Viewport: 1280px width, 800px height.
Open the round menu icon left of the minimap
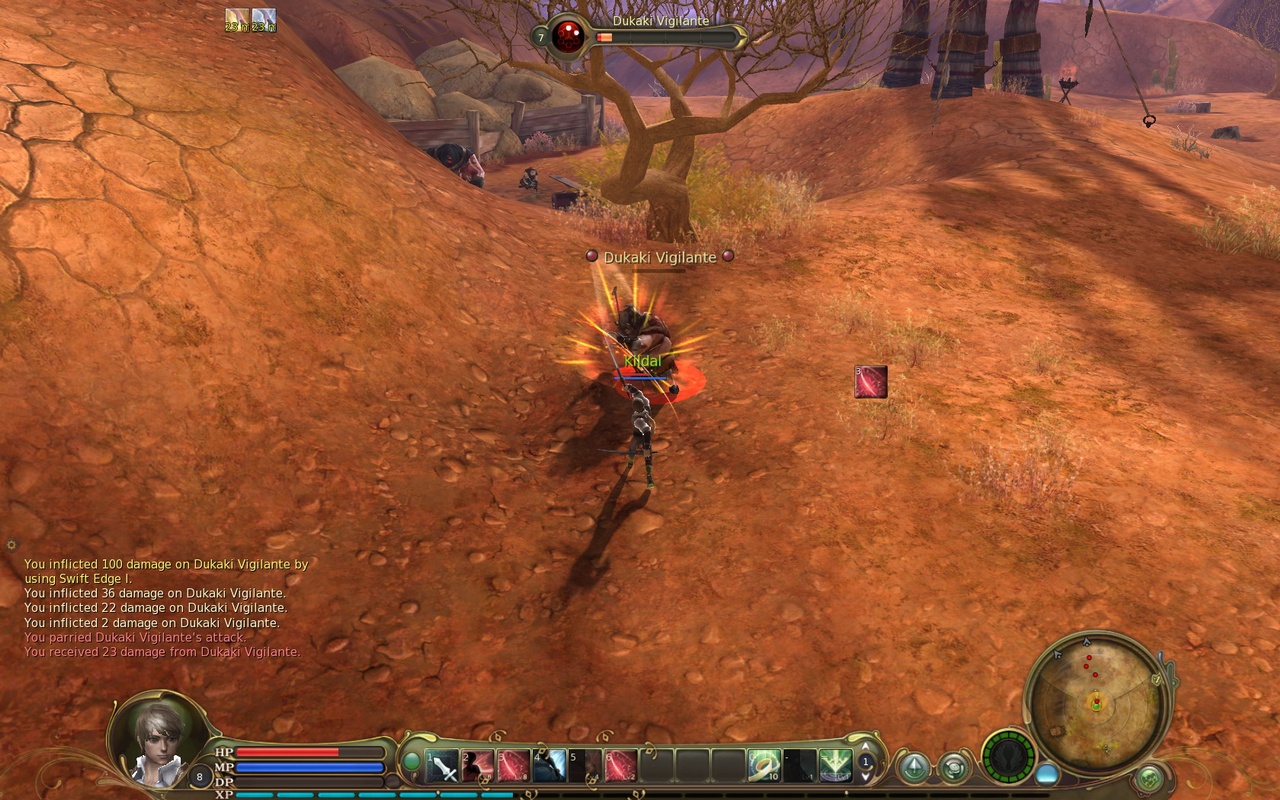pyautogui.click(x=954, y=768)
